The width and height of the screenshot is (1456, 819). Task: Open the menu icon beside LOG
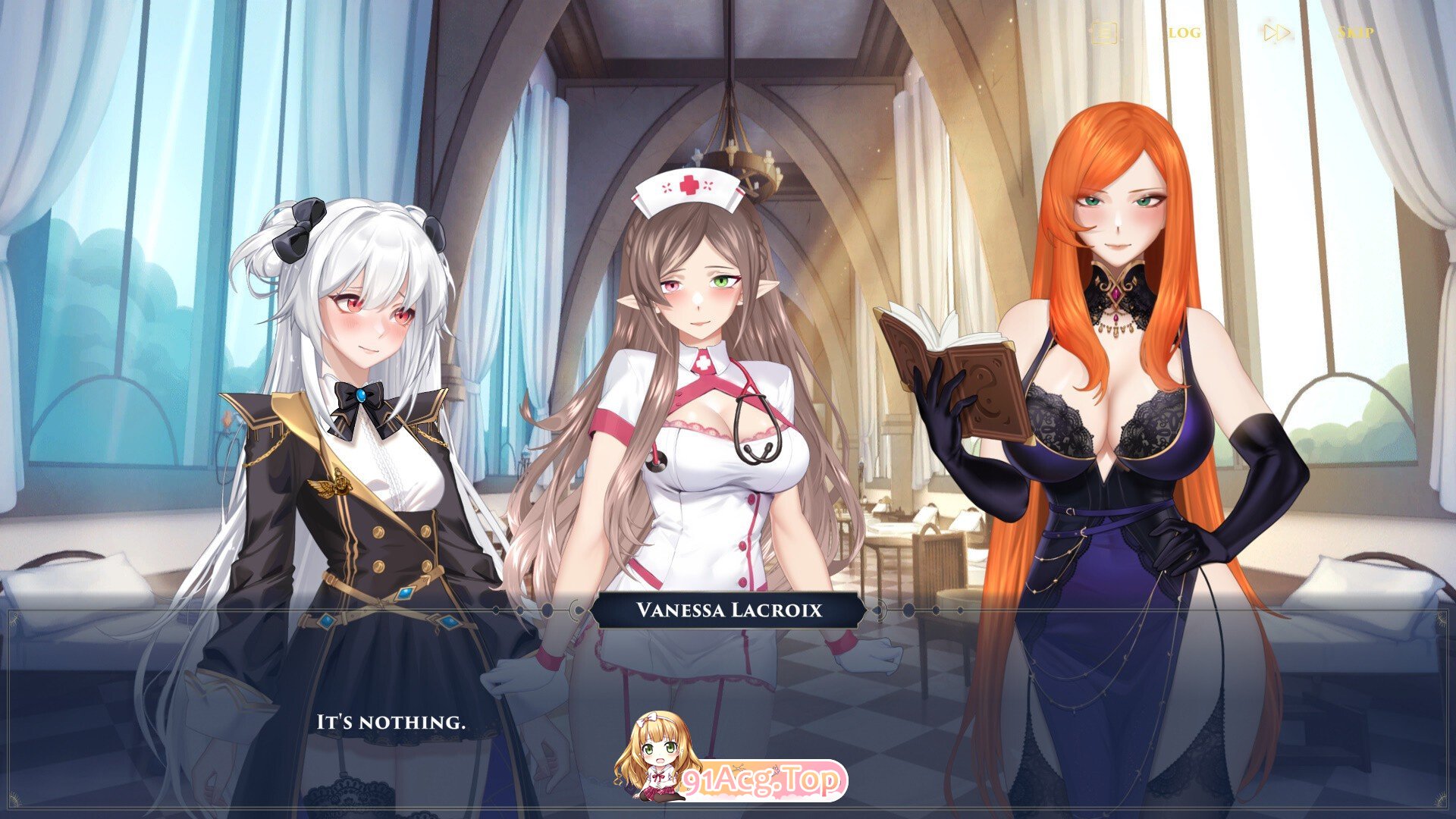pos(1103,33)
